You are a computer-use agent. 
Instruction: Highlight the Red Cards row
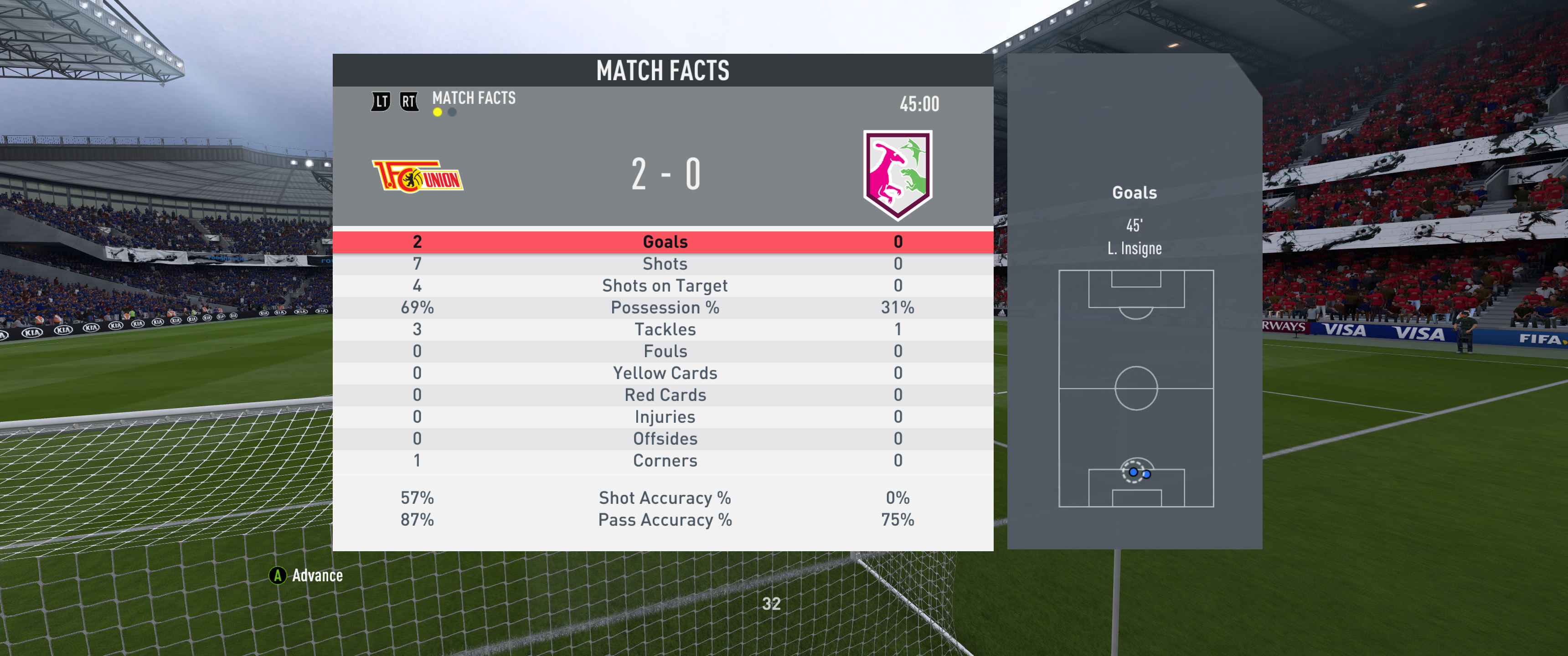[665, 395]
